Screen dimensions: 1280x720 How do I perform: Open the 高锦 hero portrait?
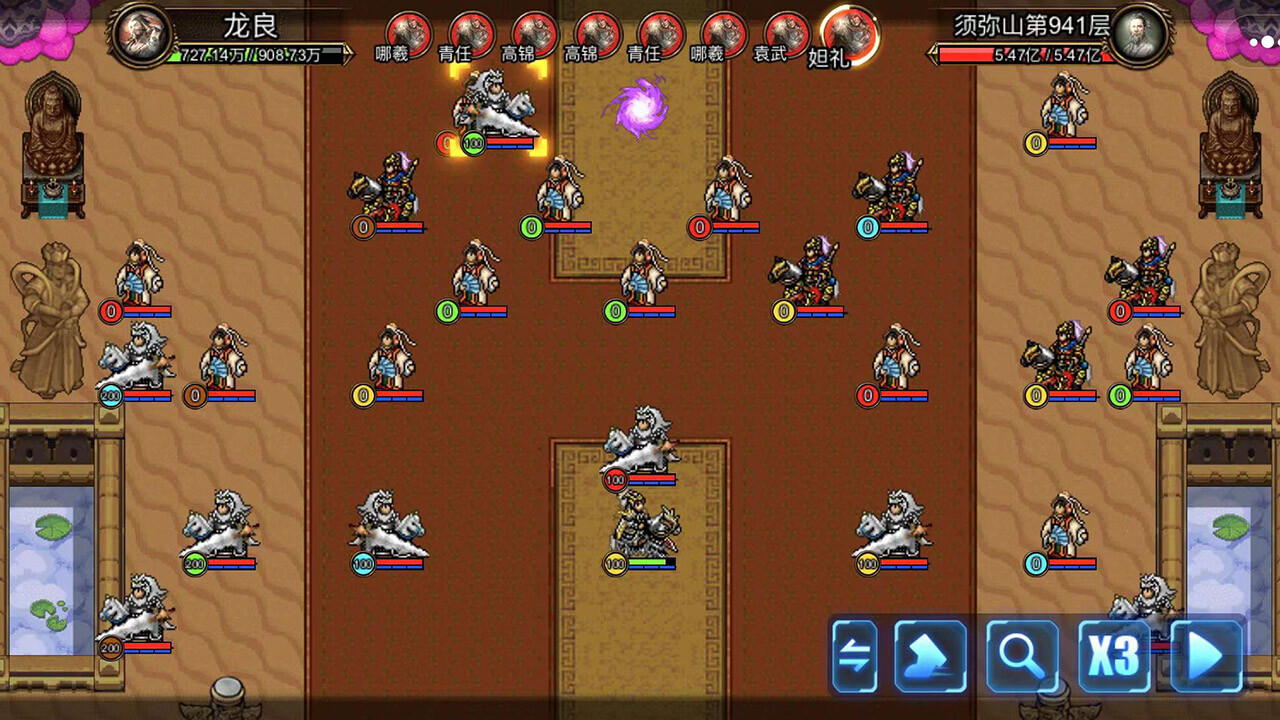tap(533, 30)
